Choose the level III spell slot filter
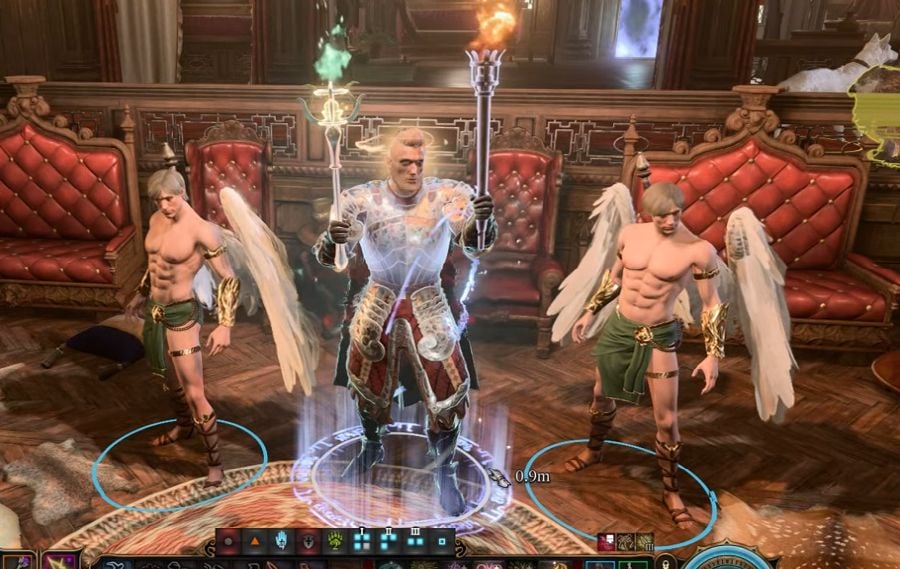This screenshot has height=569, width=900. (414, 541)
